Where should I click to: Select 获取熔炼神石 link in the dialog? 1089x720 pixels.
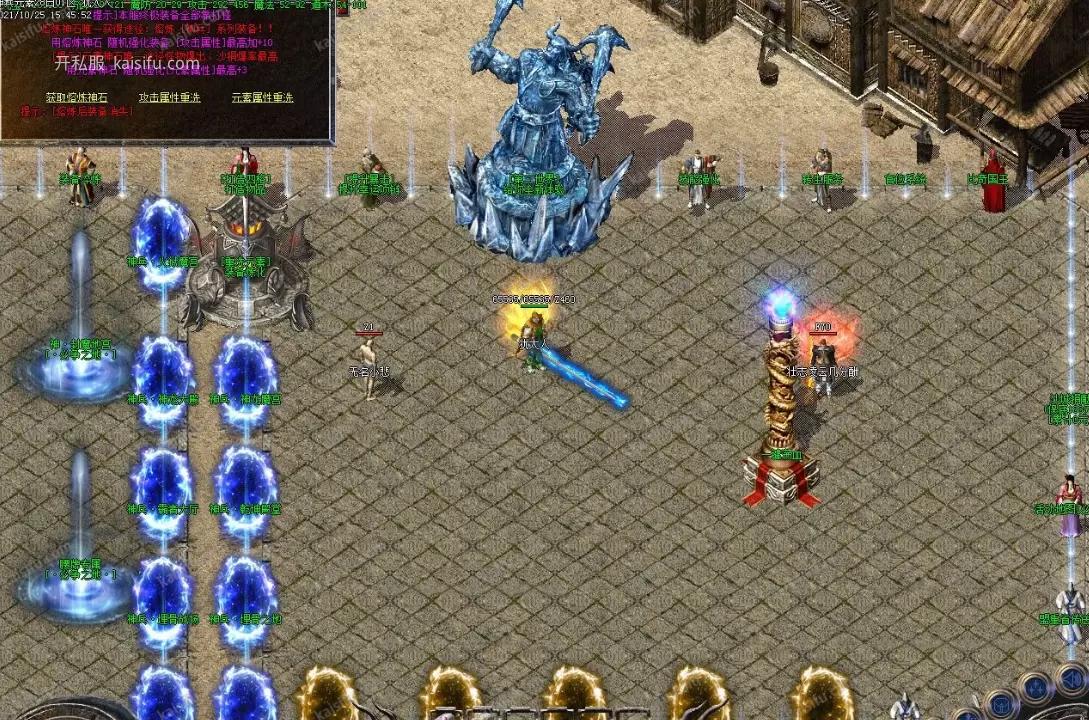pos(74,97)
